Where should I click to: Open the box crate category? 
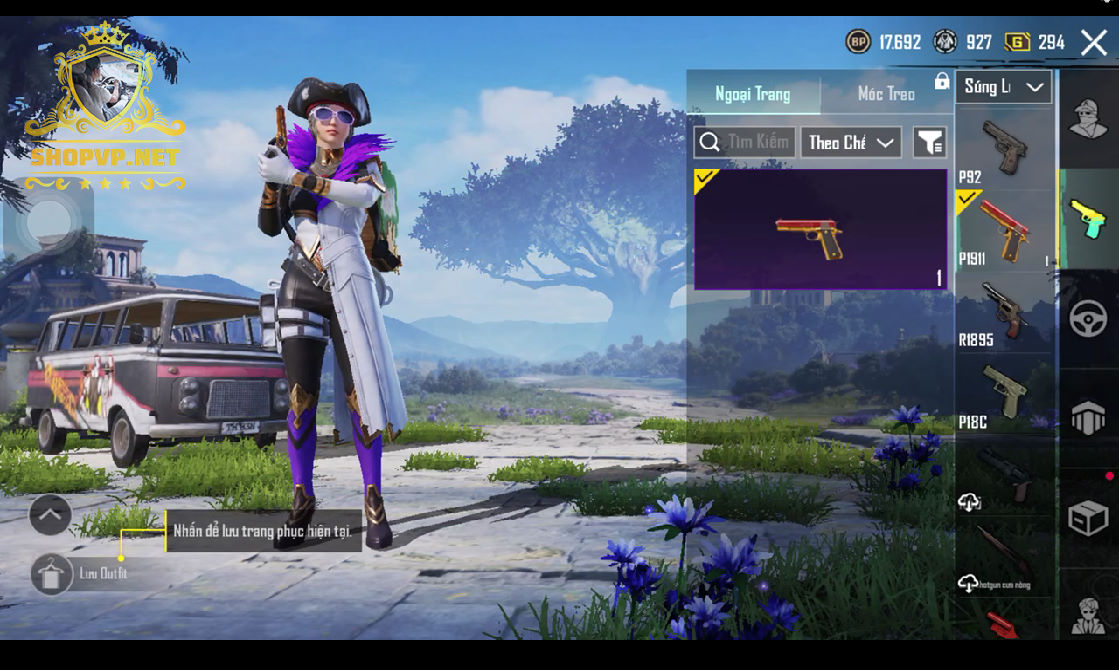[x=1088, y=518]
